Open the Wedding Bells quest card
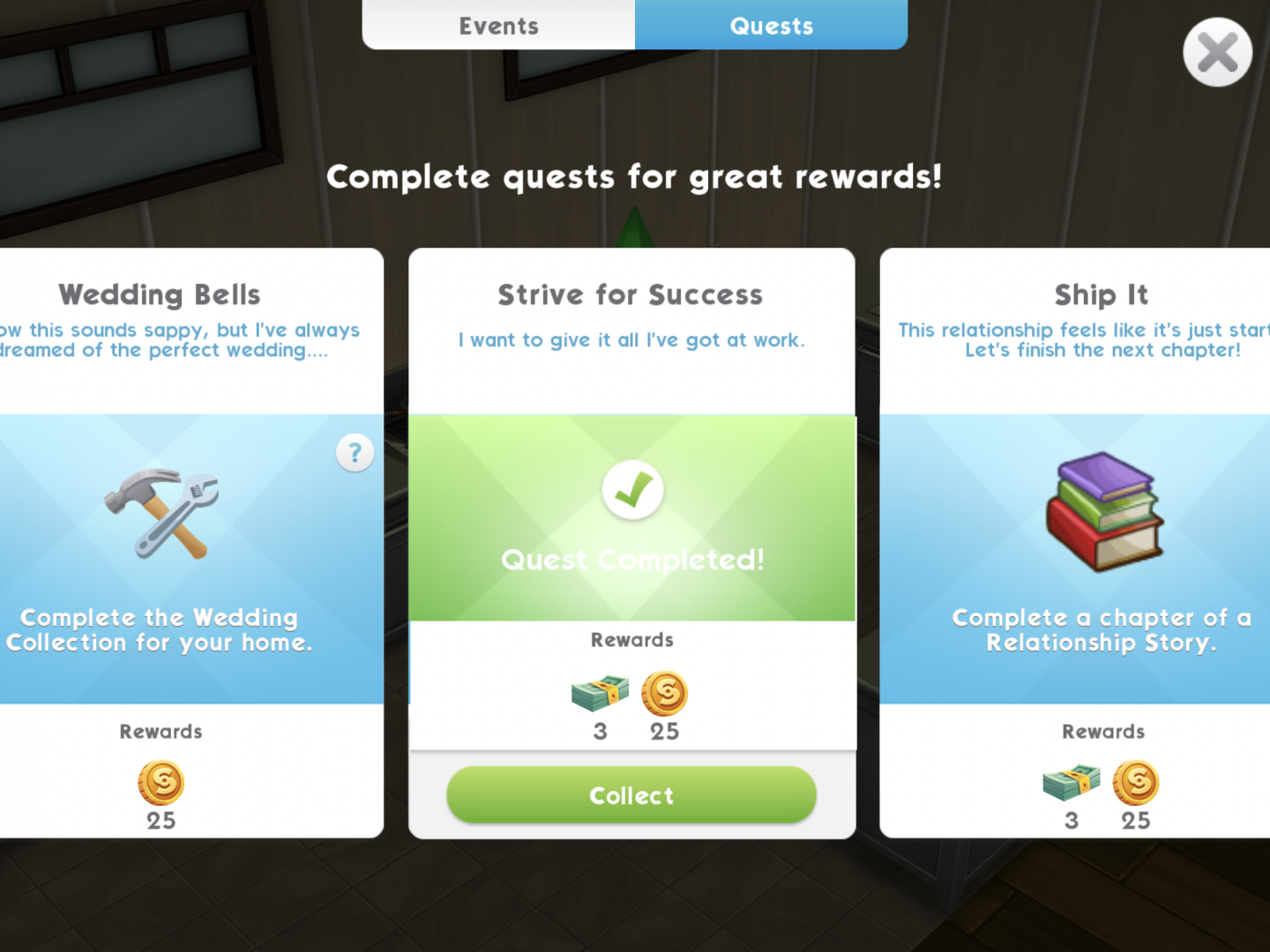The image size is (1270, 952). 159,295
